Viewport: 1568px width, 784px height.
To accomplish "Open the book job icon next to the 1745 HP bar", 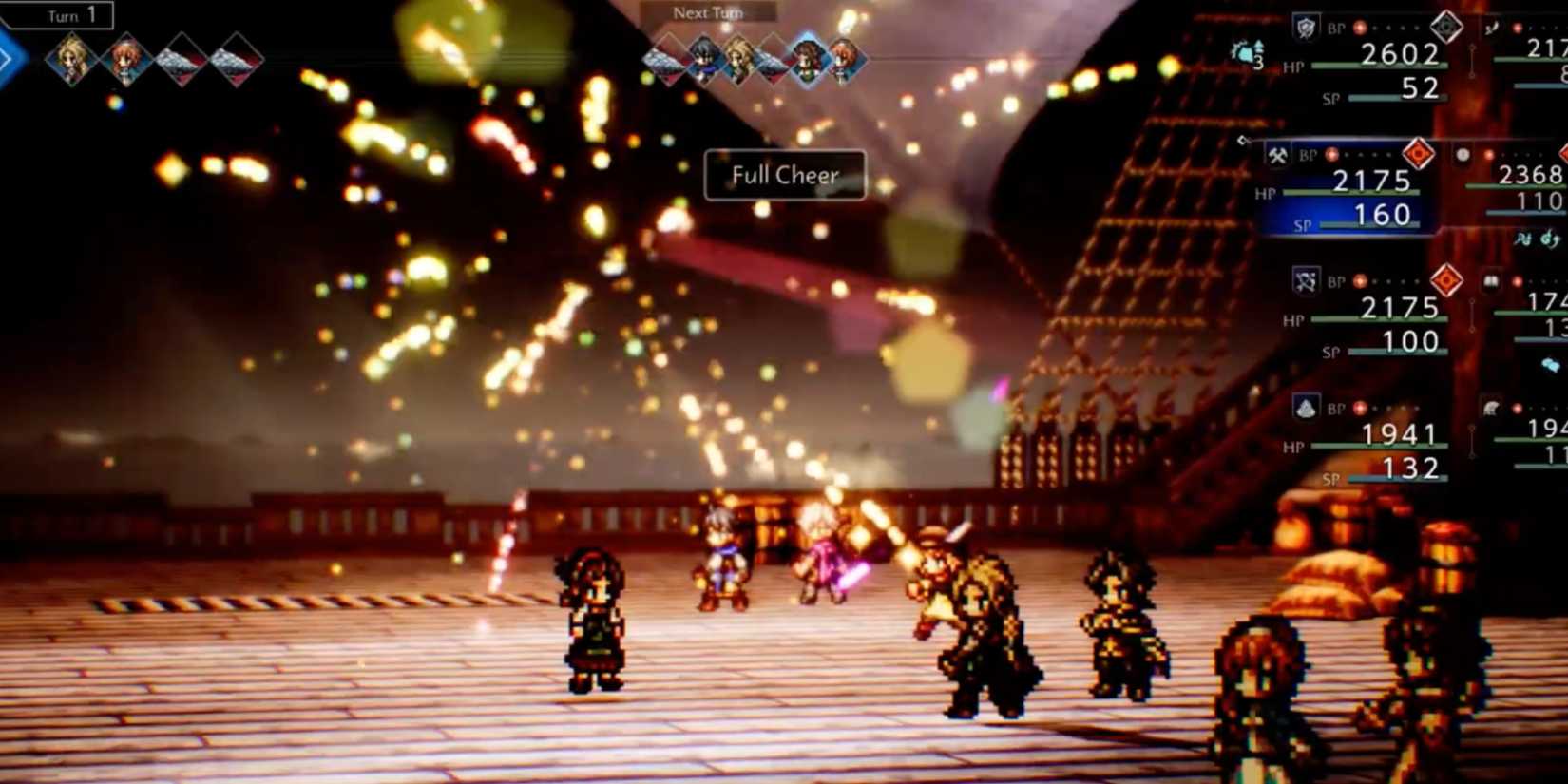I will [x=1490, y=280].
